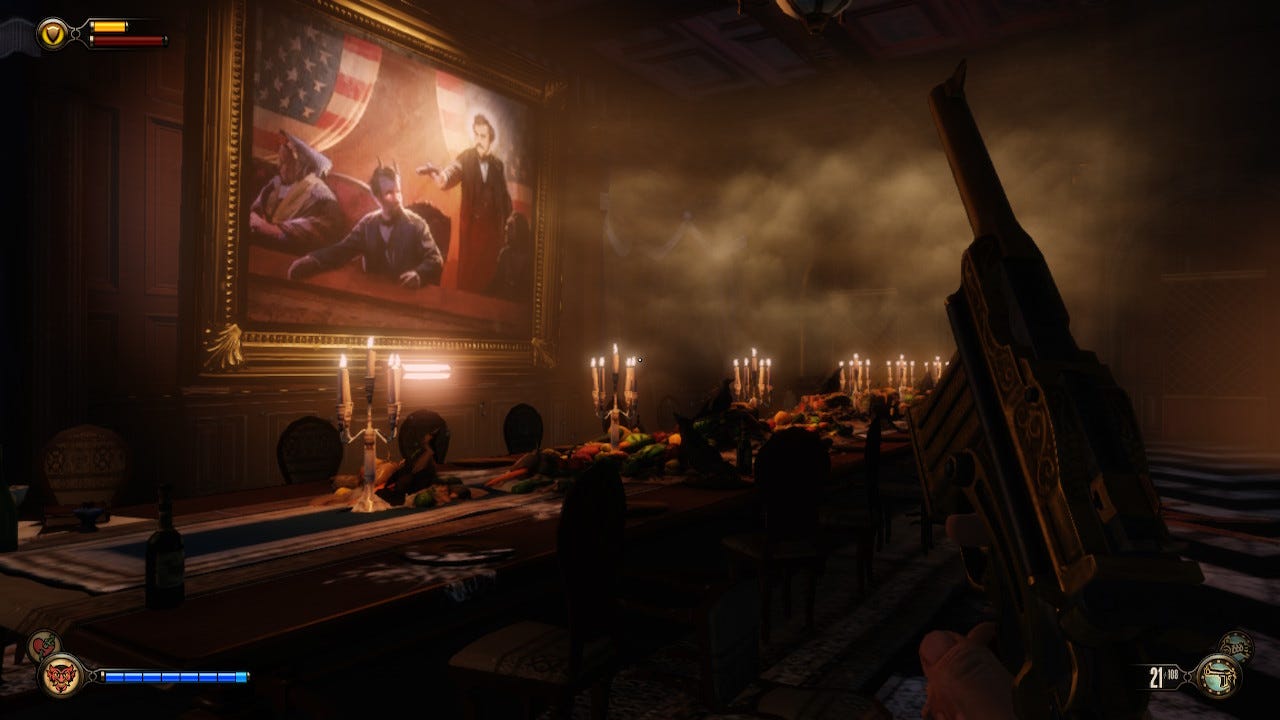The height and width of the screenshot is (720, 1280).
Task: Select the red devil vigor icon
Action: [x=60, y=675]
